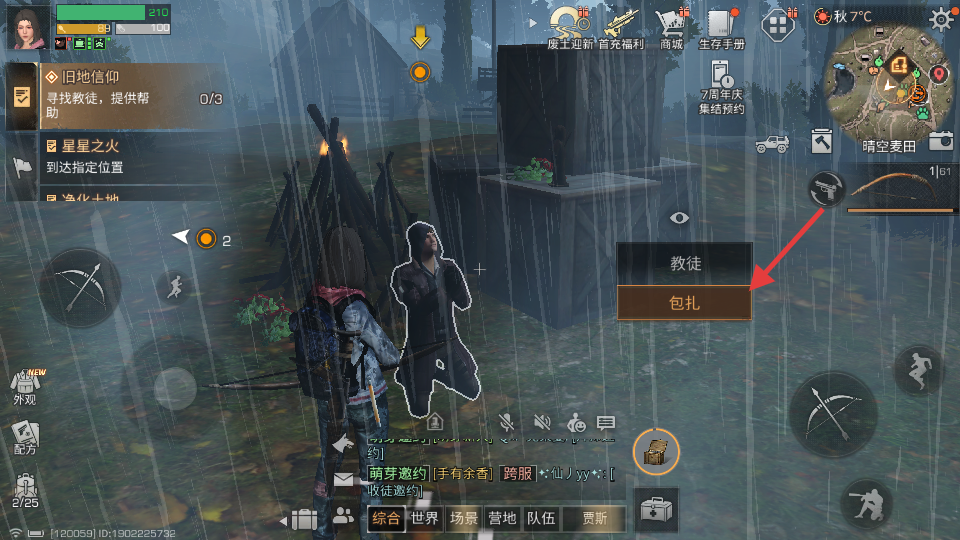Choose the 包扎 interaction option
This screenshot has width=960, height=540.
click(x=684, y=302)
